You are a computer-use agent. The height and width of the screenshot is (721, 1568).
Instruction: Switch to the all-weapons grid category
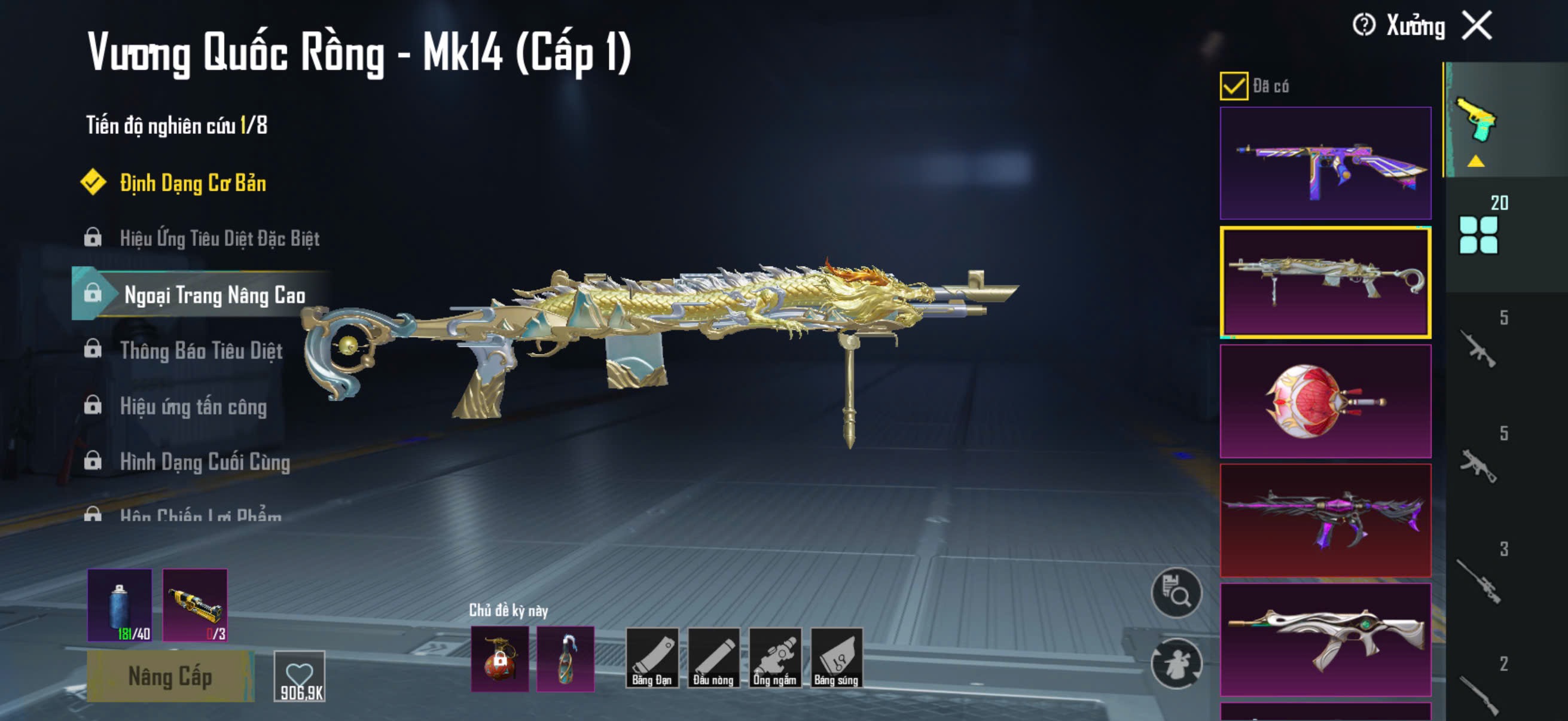(1478, 235)
